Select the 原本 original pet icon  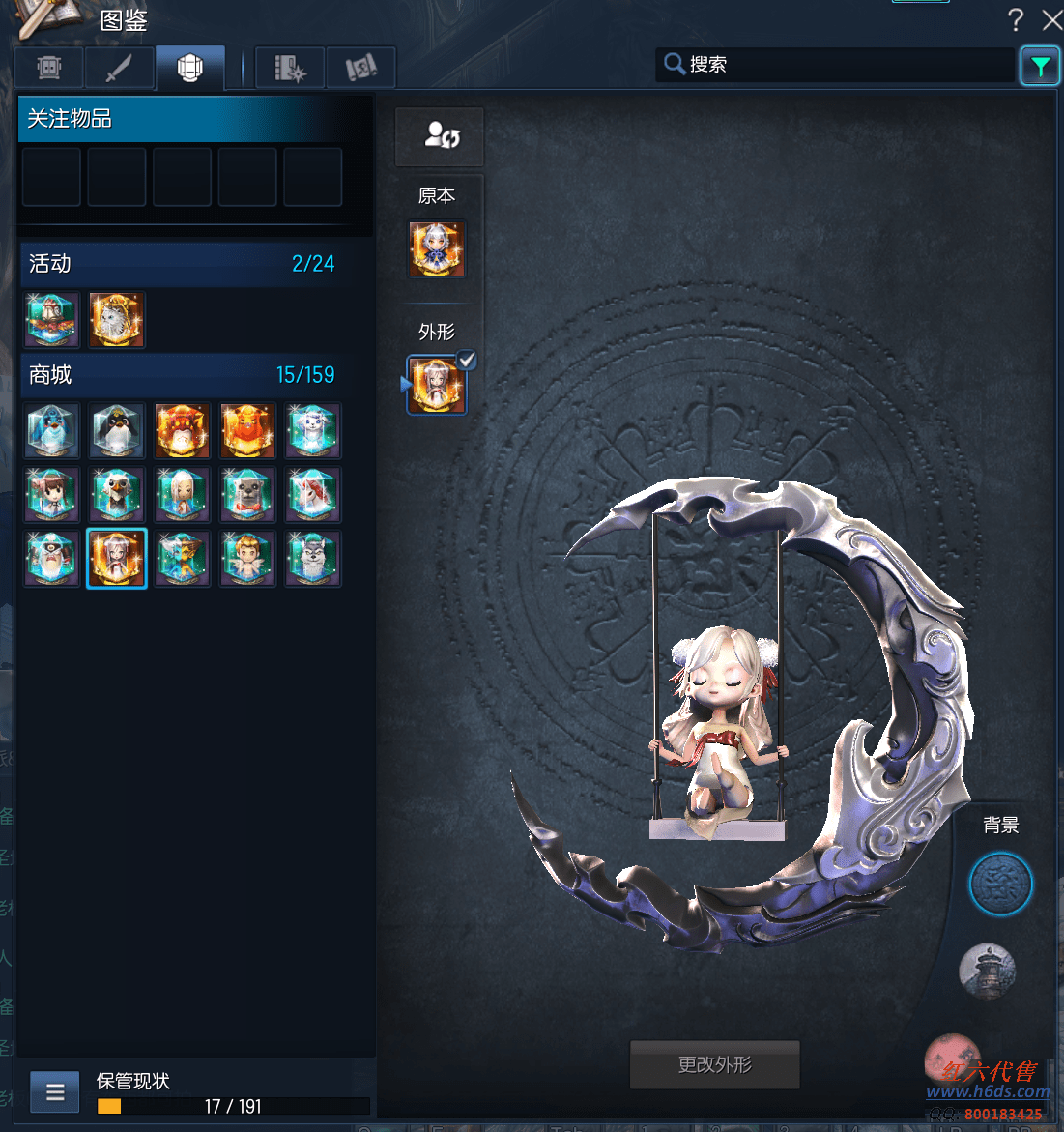click(437, 248)
